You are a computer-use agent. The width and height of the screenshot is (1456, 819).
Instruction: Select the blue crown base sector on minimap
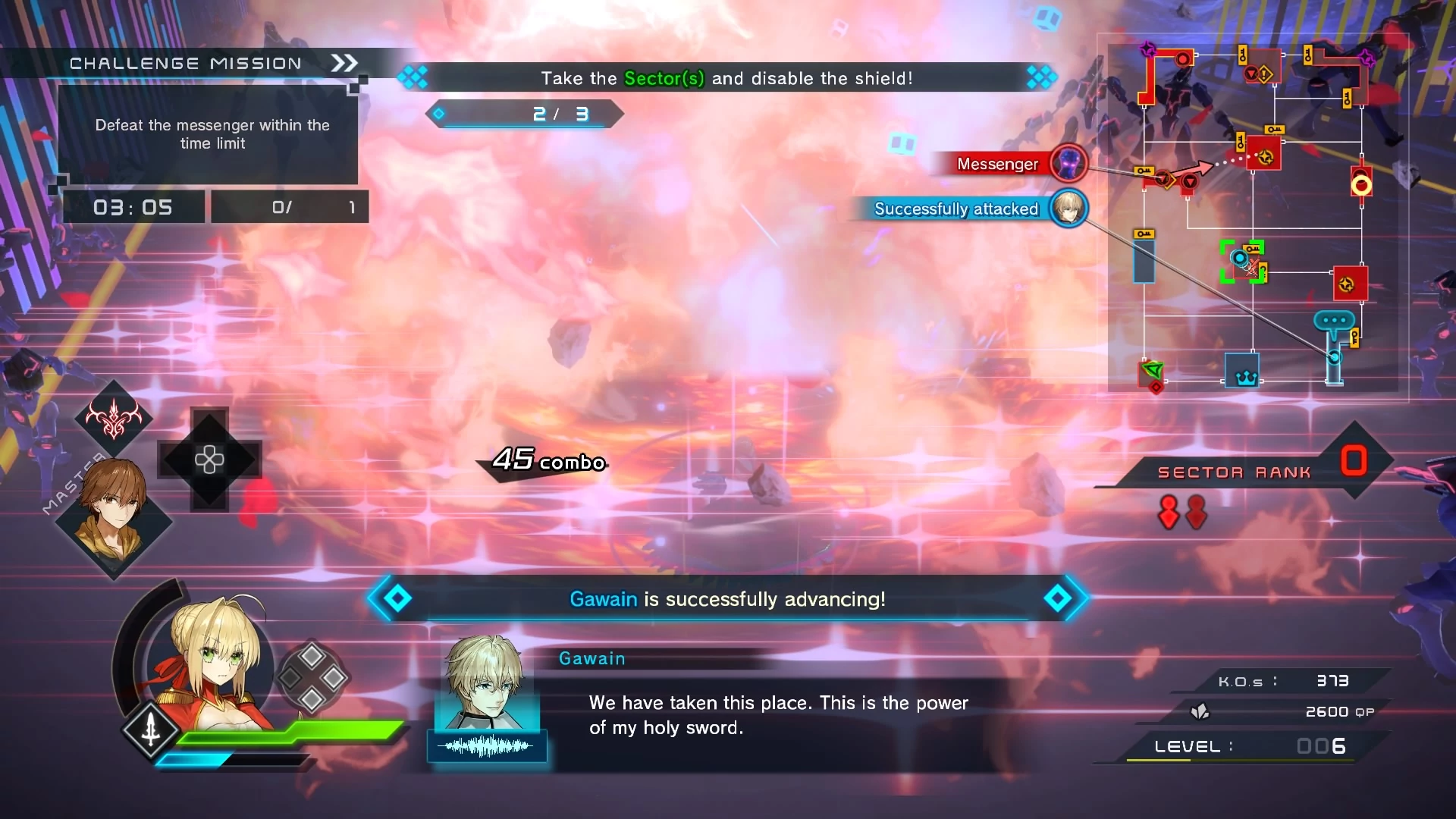tap(1242, 371)
